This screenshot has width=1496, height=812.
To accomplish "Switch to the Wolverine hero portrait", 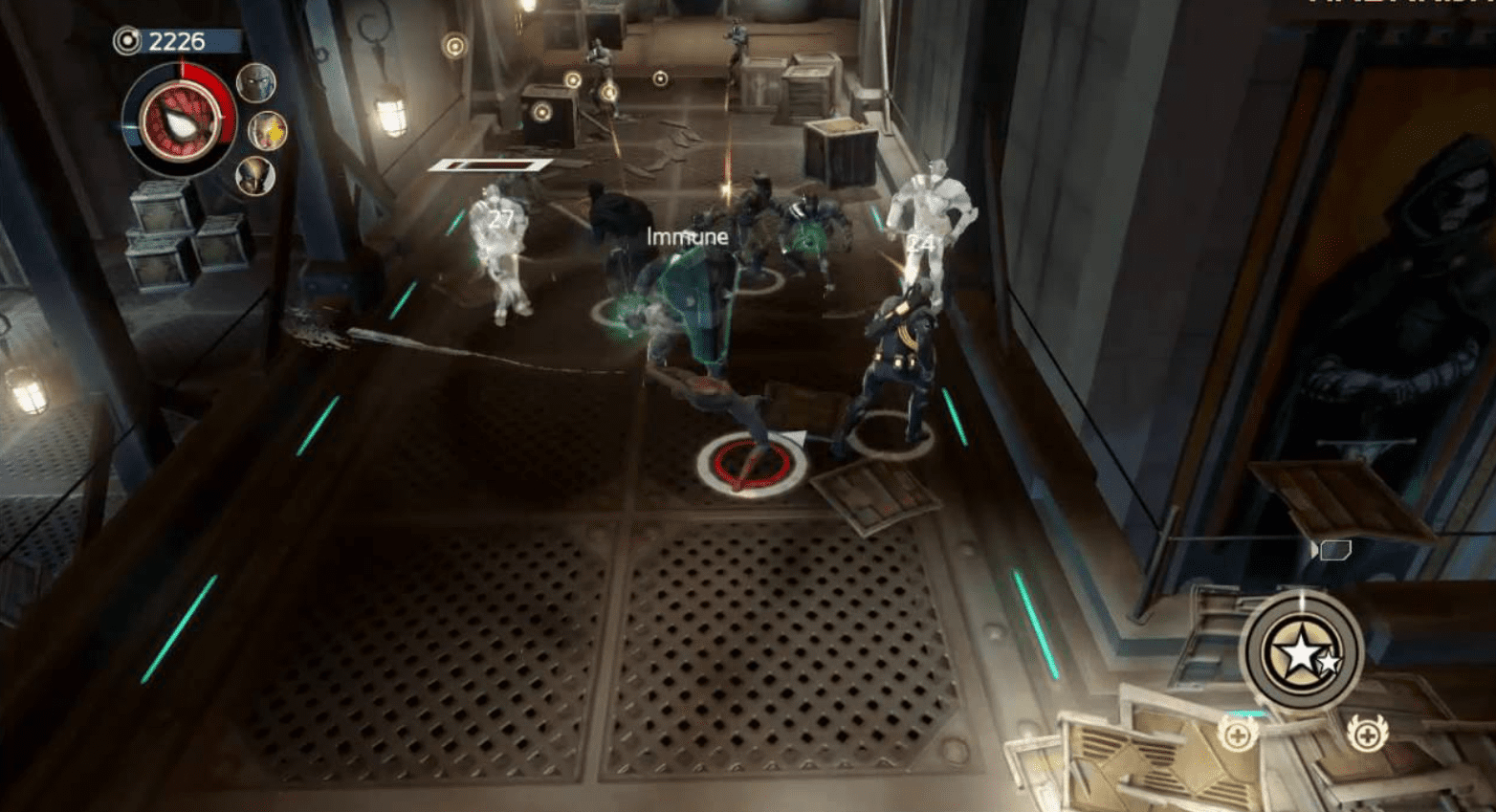I will 255,177.
